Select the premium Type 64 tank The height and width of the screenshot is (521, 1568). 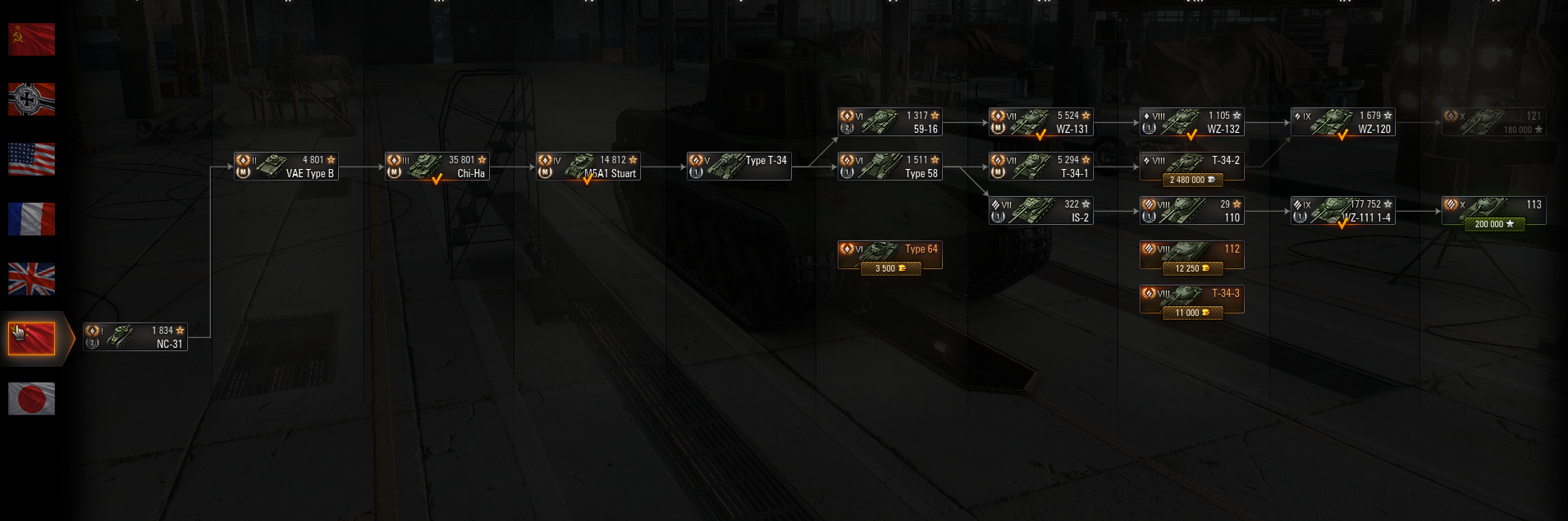click(889, 254)
